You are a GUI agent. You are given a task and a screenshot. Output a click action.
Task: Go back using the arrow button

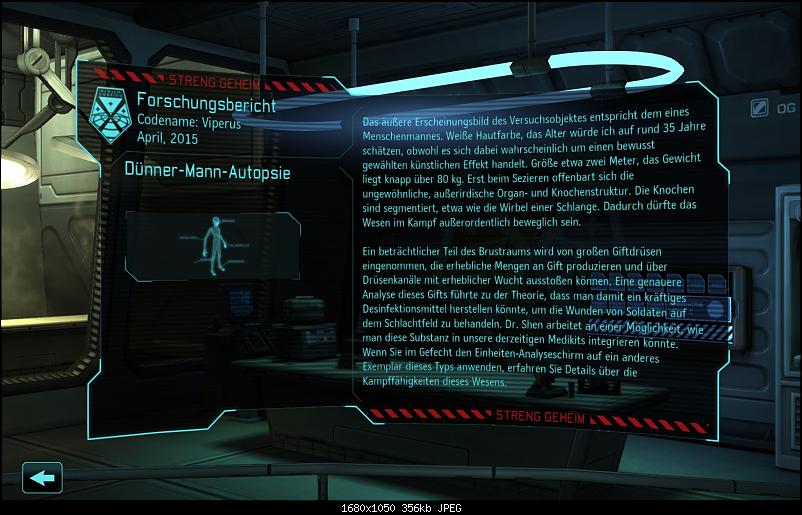pos(42,477)
